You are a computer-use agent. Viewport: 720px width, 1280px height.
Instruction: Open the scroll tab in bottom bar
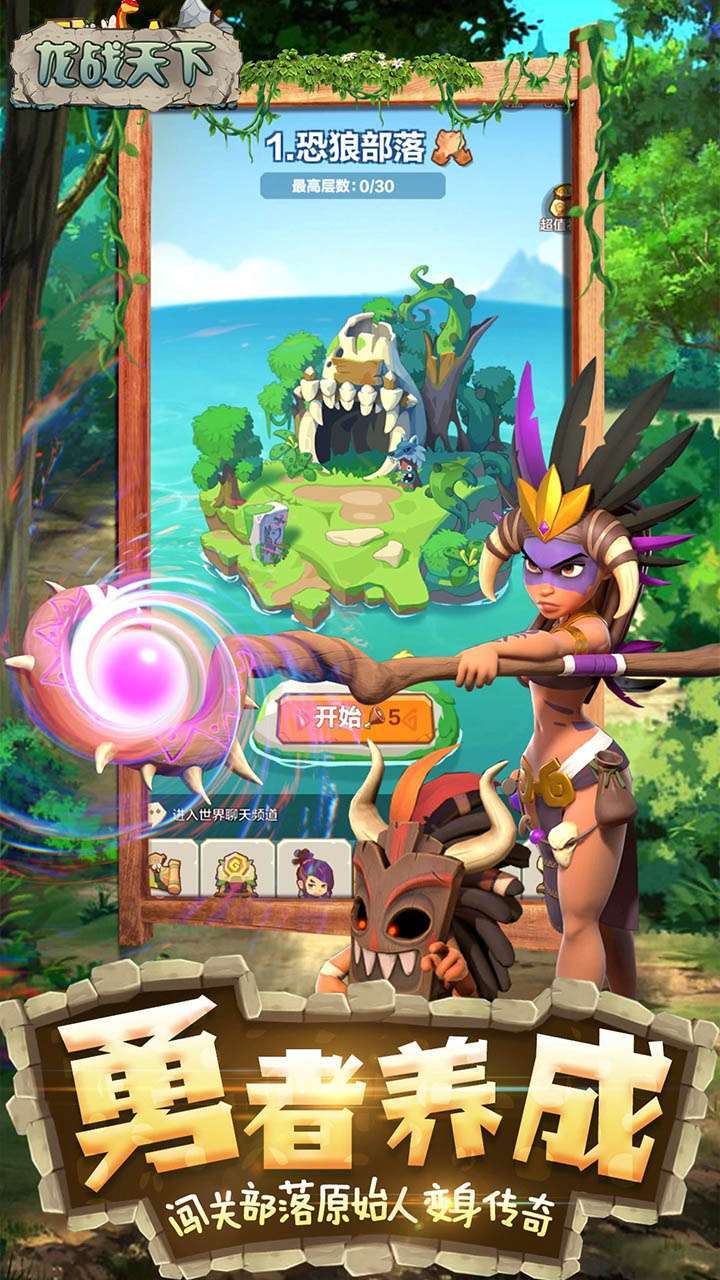[167, 868]
